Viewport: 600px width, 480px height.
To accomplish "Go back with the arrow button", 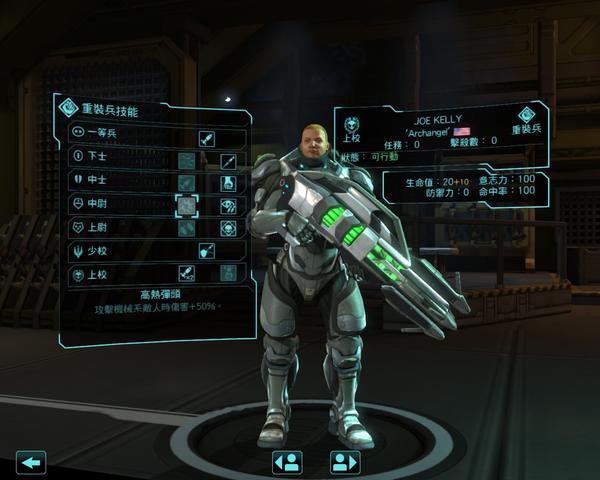I will coord(32,461).
